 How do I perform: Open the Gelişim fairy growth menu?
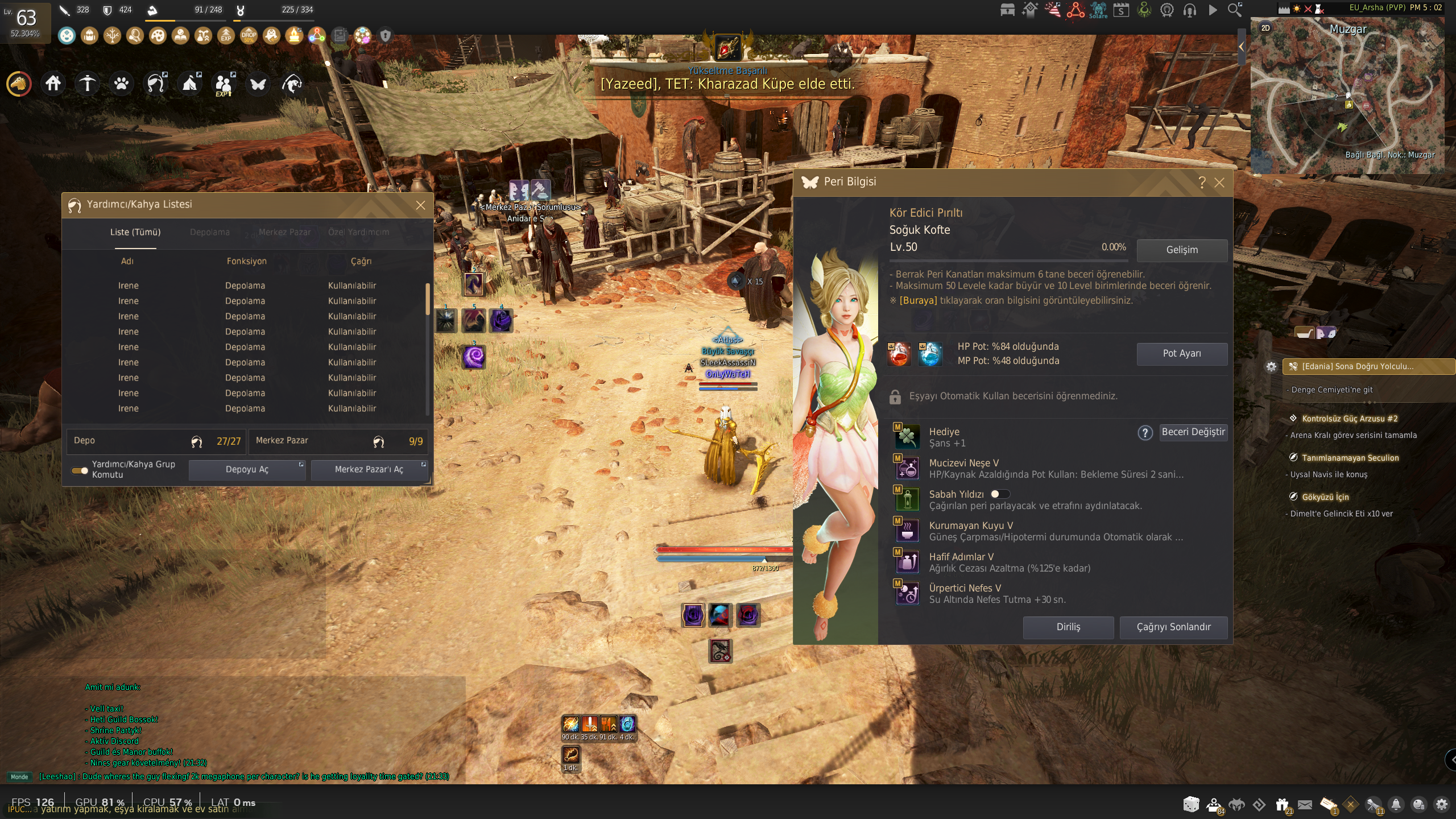(x=1181, y=250)
